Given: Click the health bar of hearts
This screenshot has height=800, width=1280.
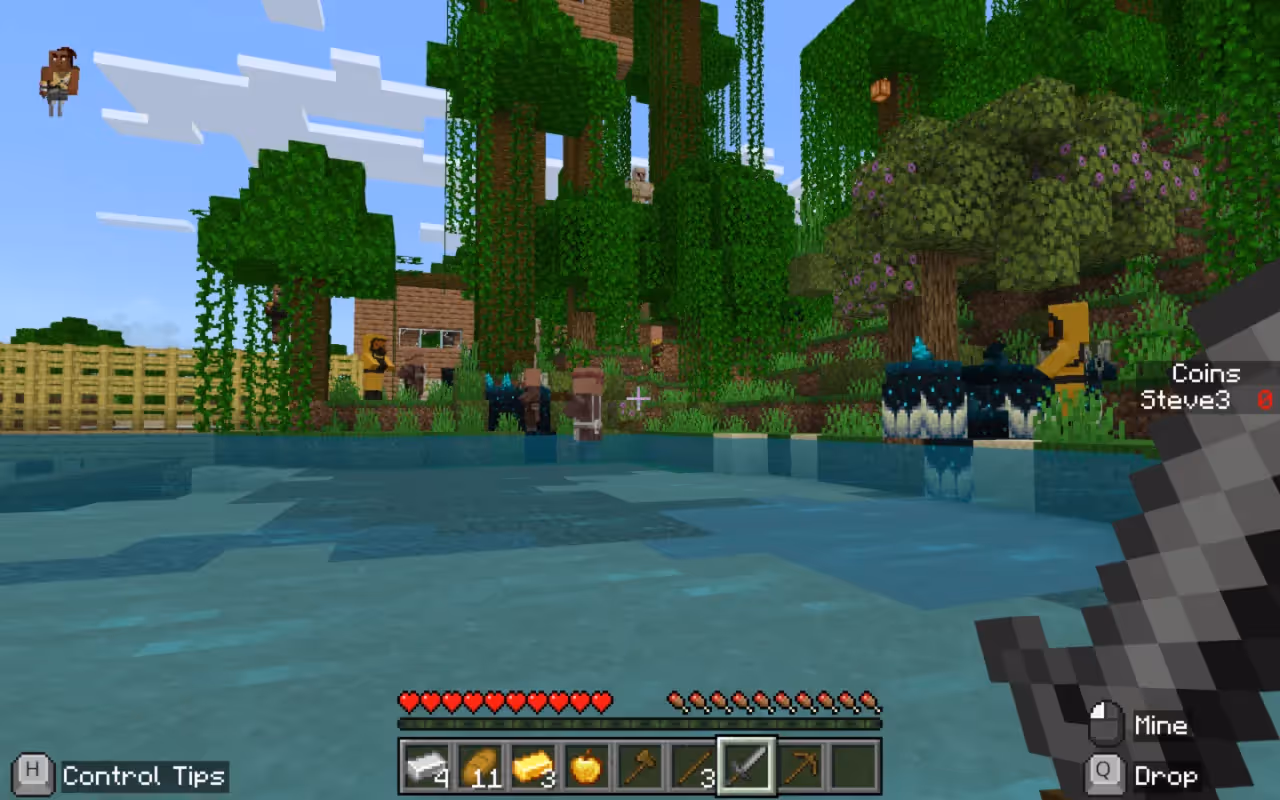Looking at the screenshot, I should point(505,701).
